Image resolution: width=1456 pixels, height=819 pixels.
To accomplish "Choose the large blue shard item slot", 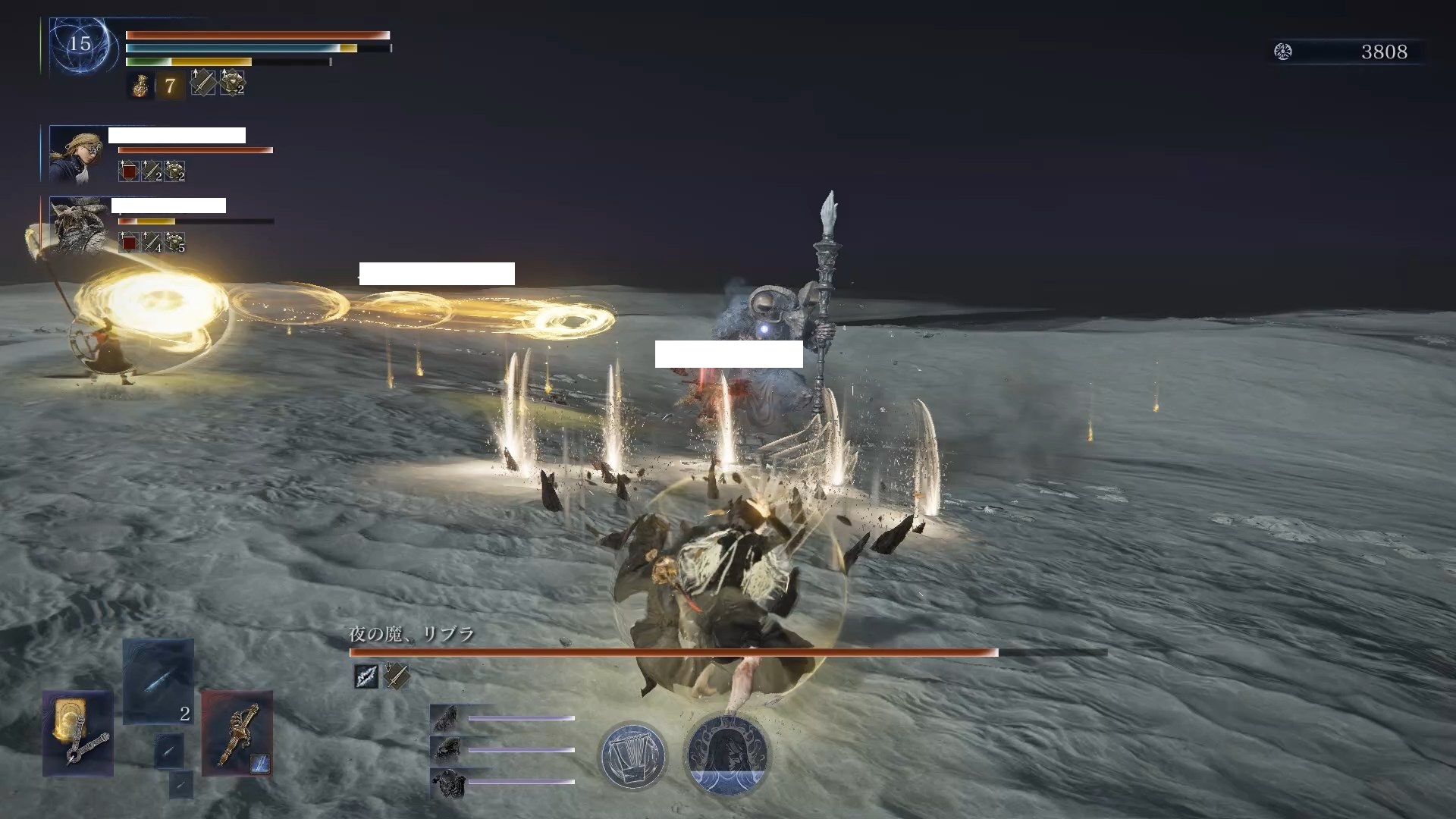I will point(158,681).
